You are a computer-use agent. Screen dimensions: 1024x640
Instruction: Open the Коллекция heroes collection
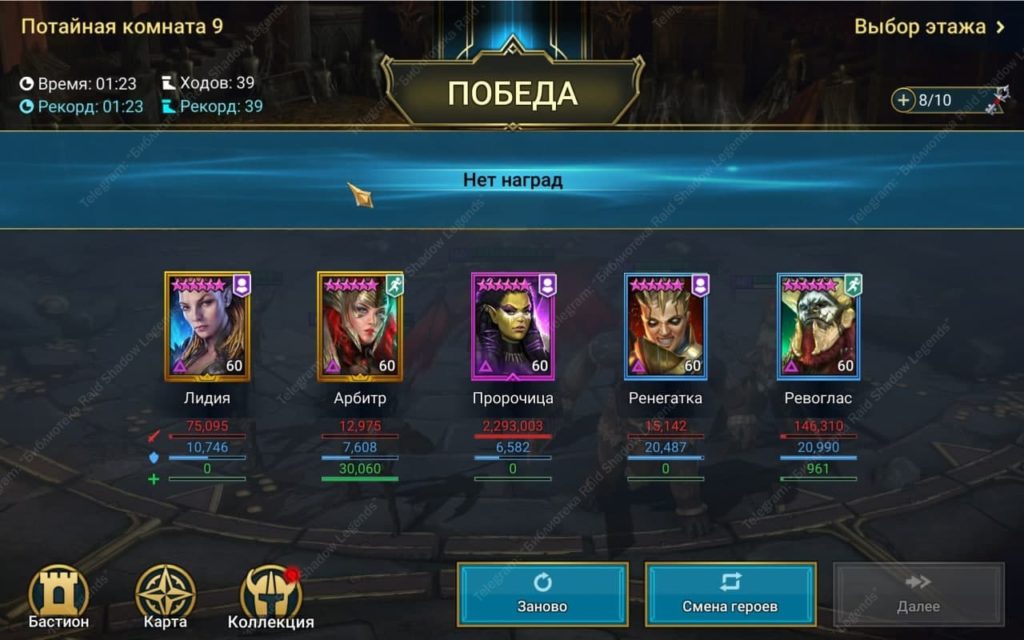[x=271, y=598]
